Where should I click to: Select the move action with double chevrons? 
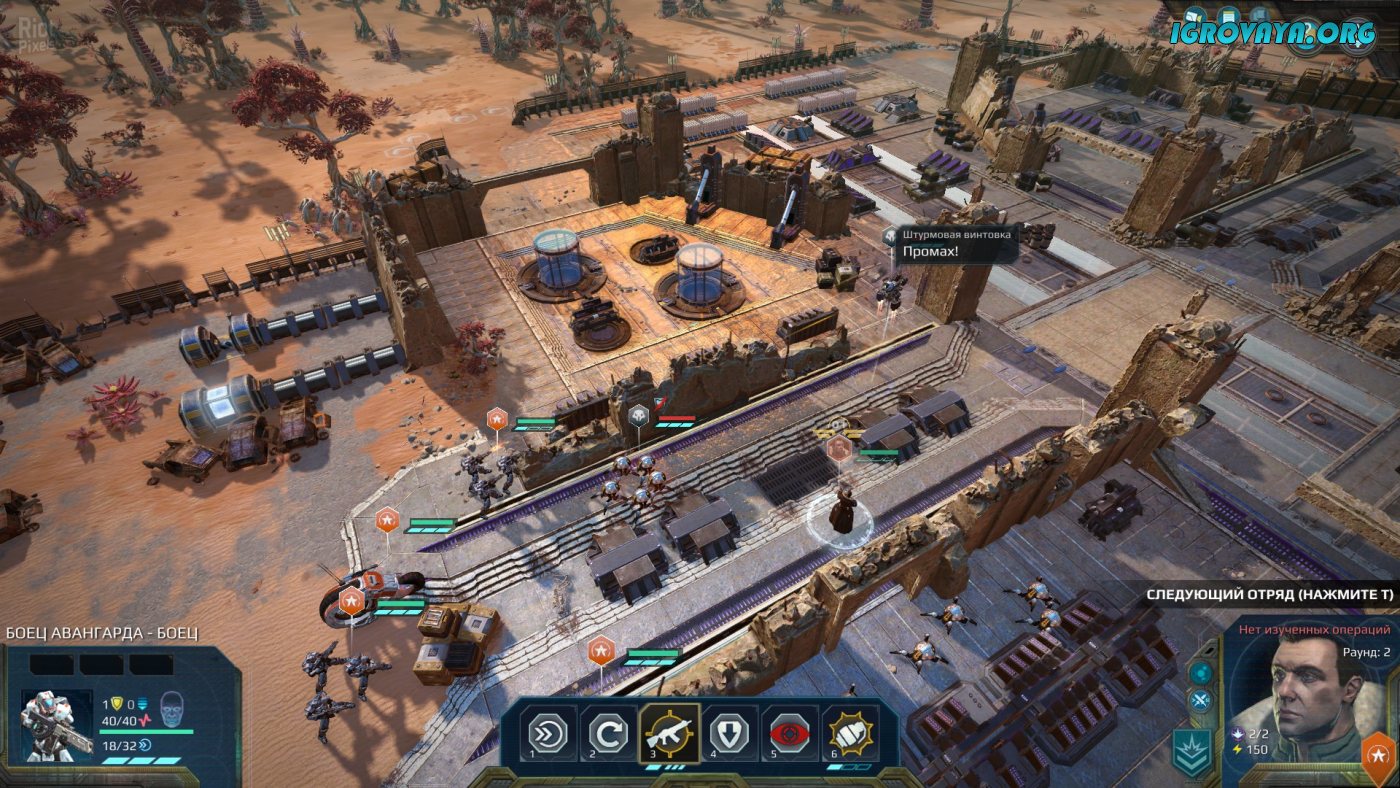(x=548, y=735)
